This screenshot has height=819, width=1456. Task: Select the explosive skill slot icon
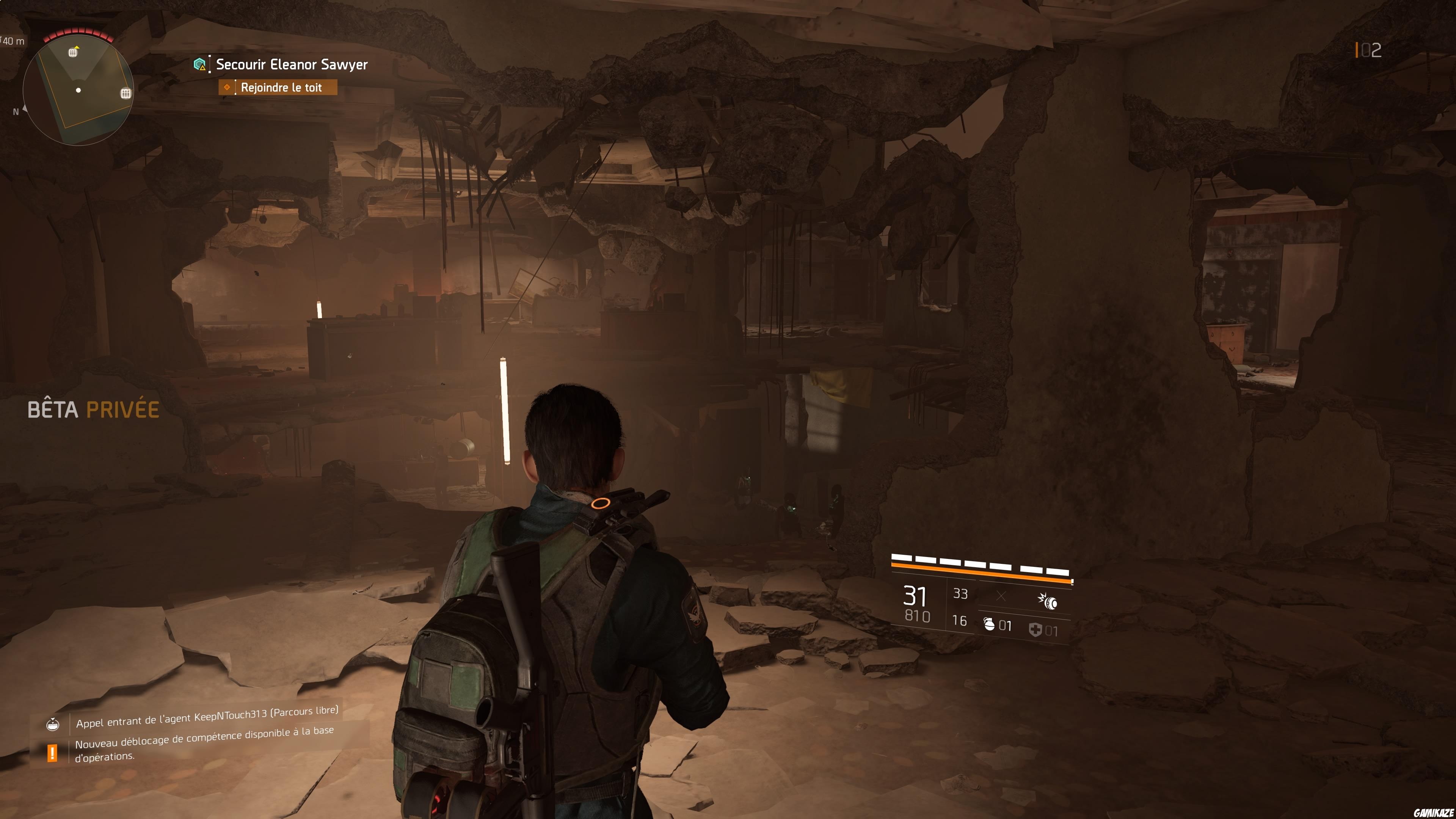[x=1048, y=601]
